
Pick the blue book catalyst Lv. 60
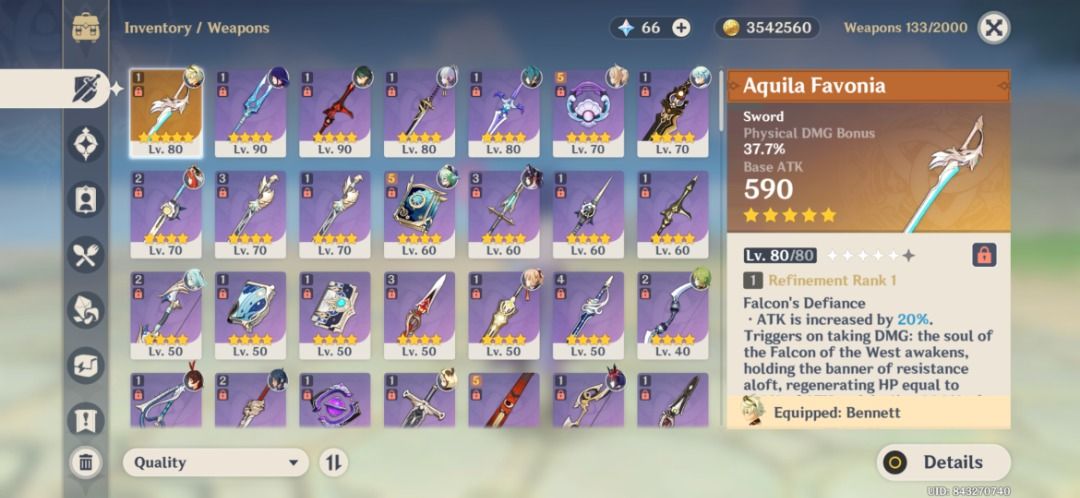pyautogui.click(x=419, y=214)
